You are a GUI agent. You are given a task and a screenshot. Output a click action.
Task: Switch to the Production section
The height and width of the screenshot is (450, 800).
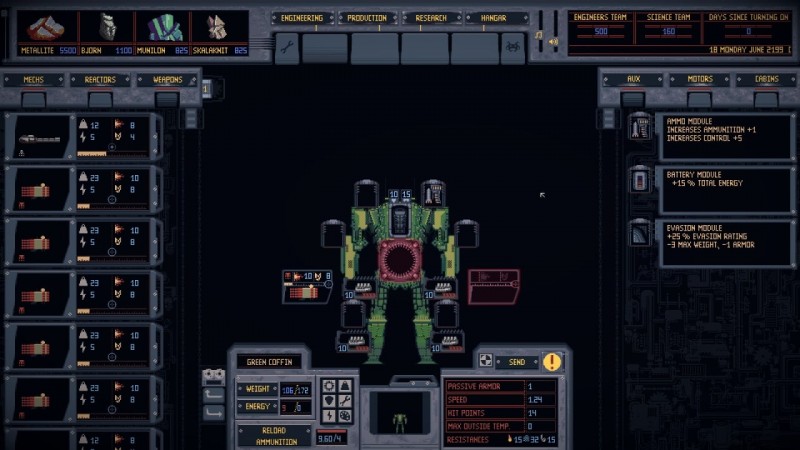[366, 18]
